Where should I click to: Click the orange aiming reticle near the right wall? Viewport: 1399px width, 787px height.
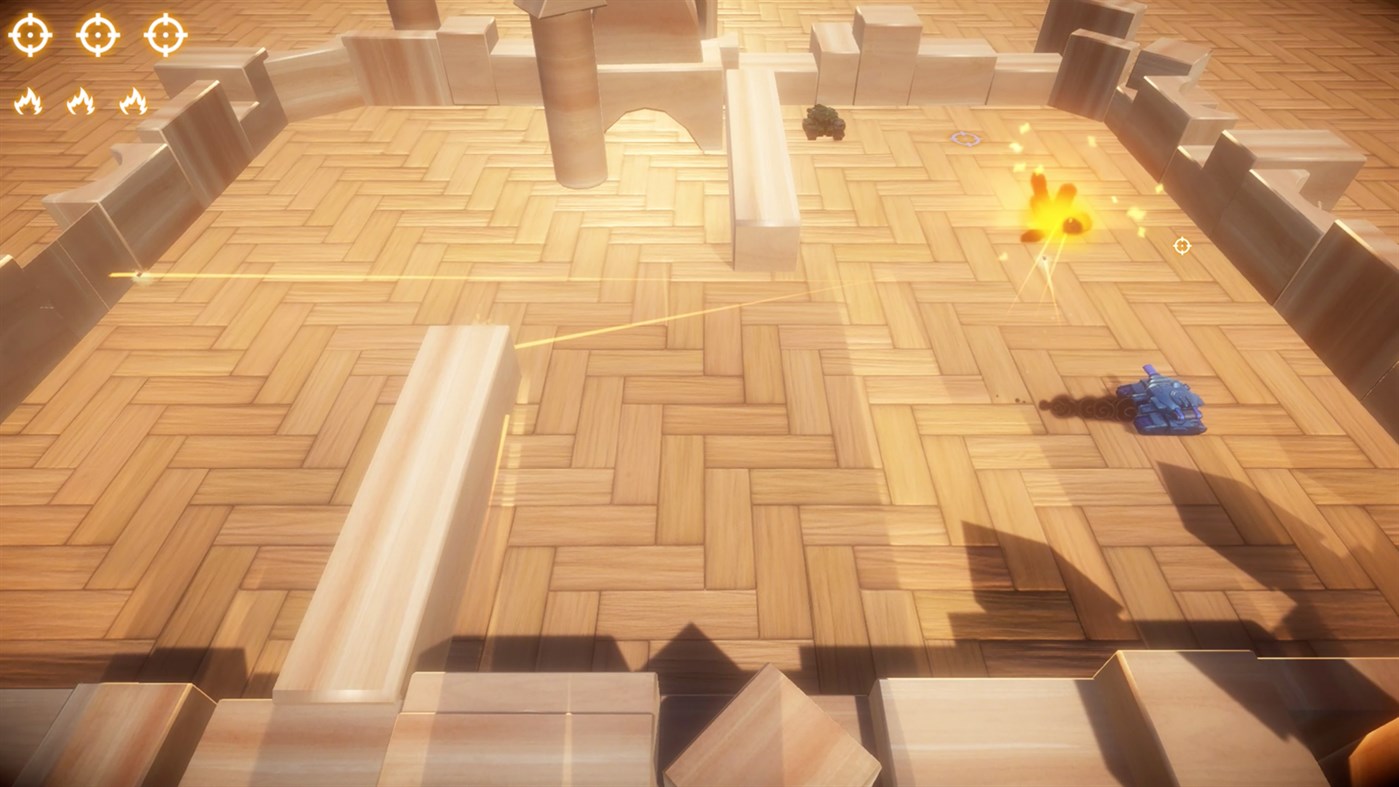pos(1181,244)
